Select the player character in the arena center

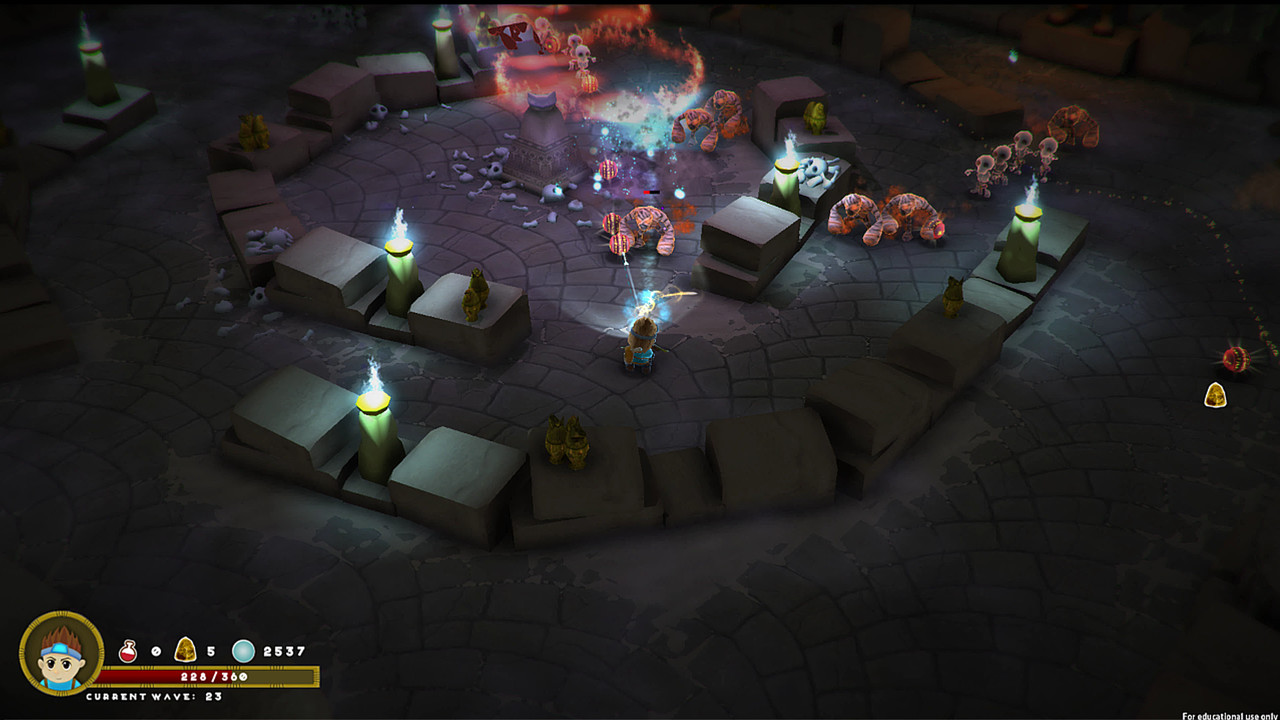640,345
